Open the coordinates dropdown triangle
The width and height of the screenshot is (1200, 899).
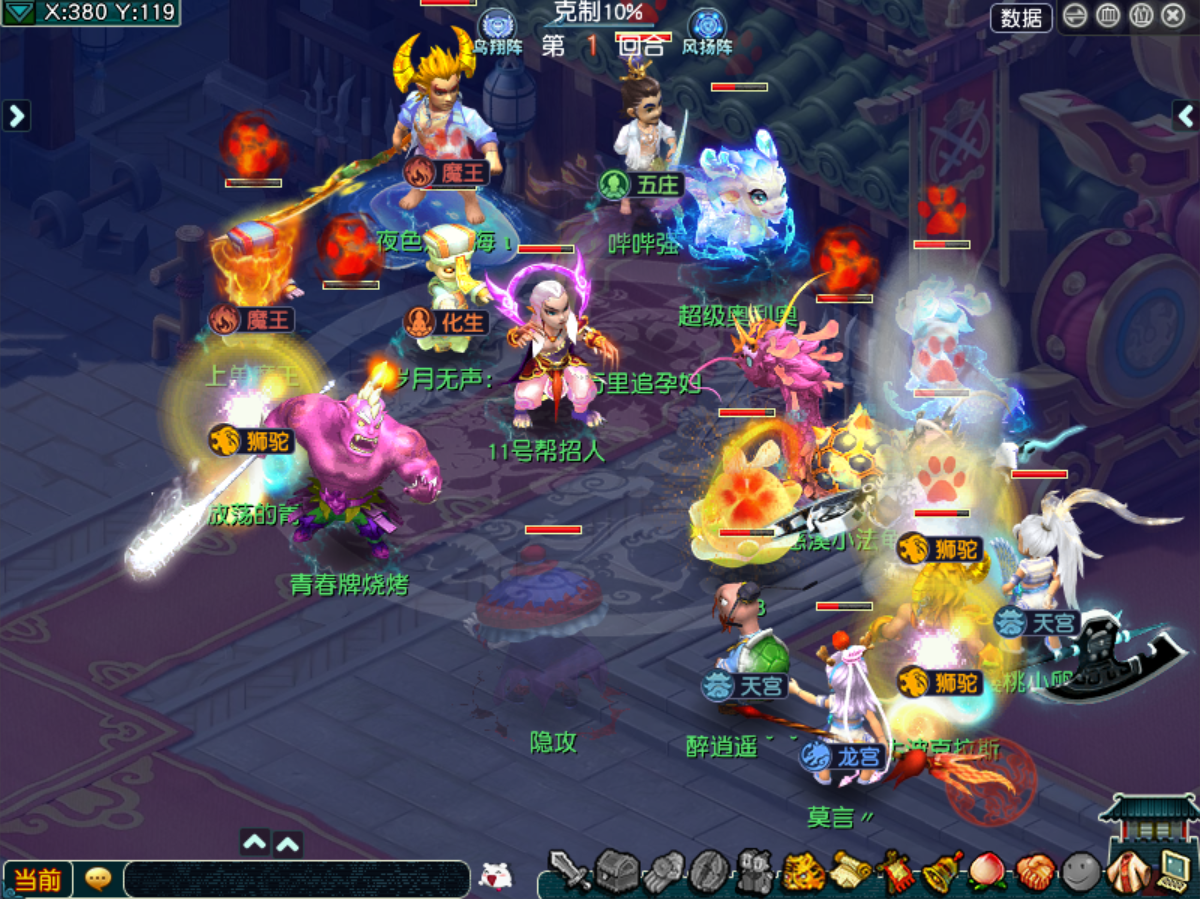point(20,13)
